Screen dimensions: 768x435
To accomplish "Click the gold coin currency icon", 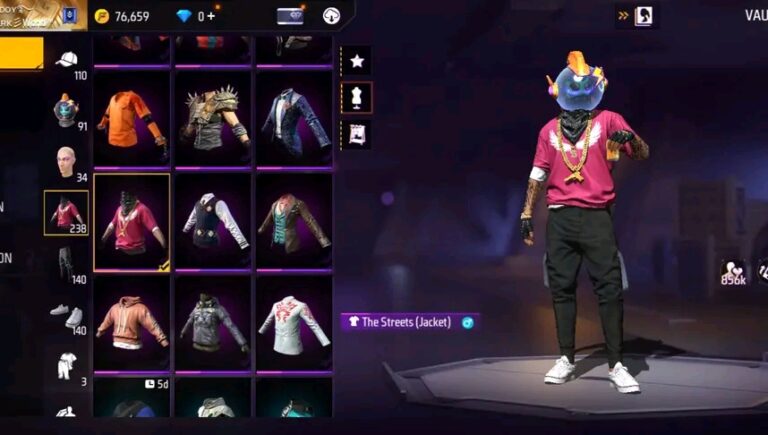I will [101, 16].
